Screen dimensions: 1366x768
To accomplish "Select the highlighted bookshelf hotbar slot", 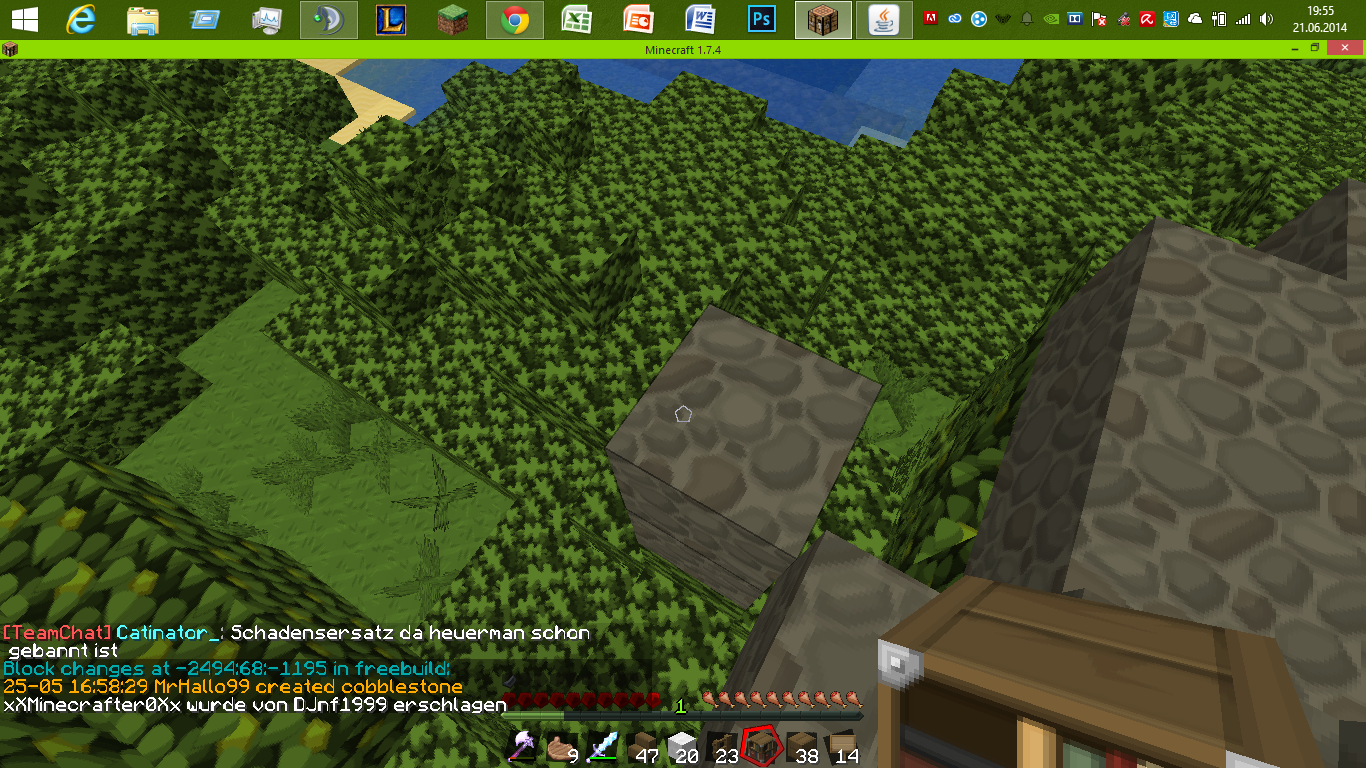I will coord(760,745).
